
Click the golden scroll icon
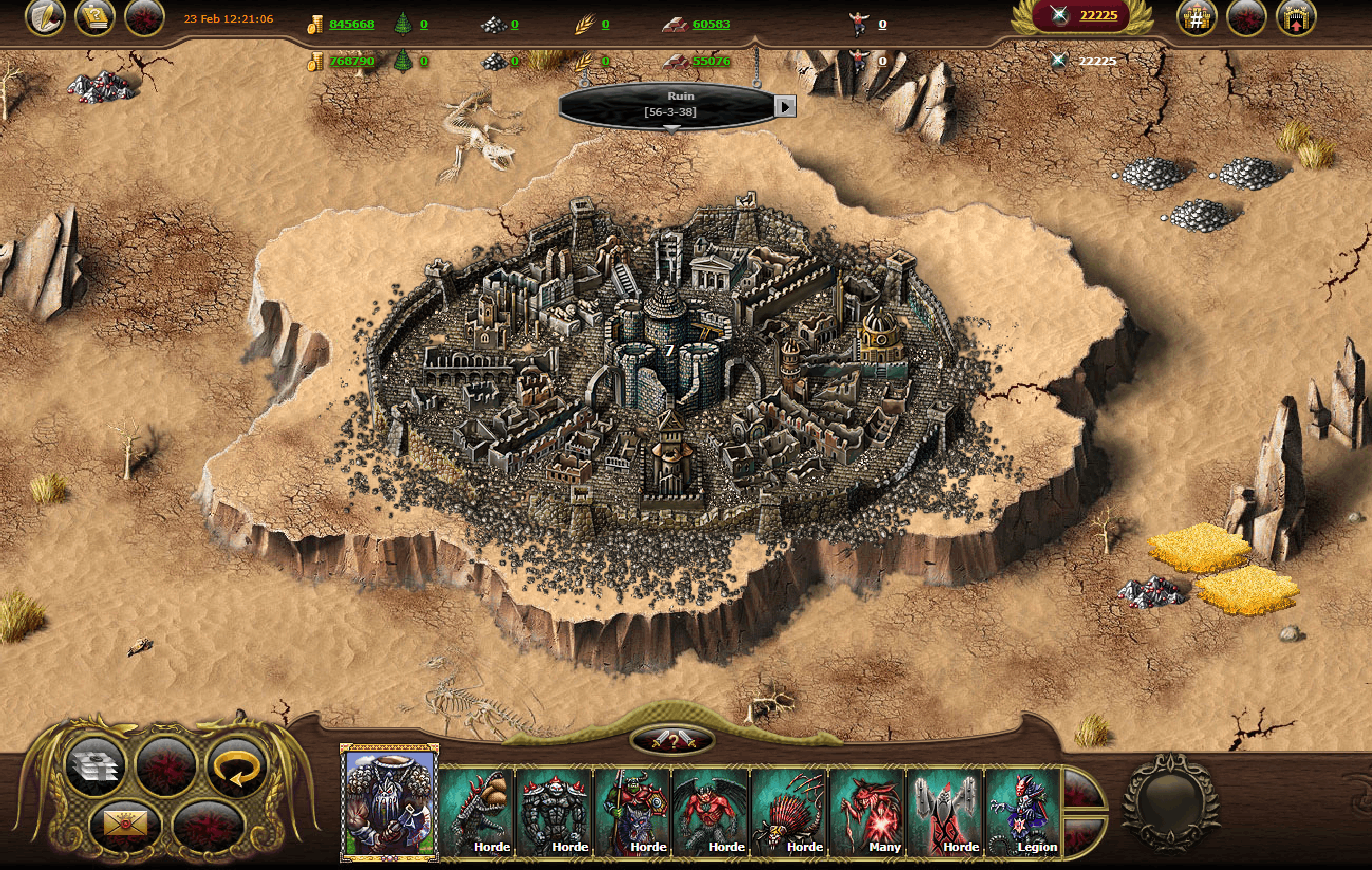tap(95, 17)
